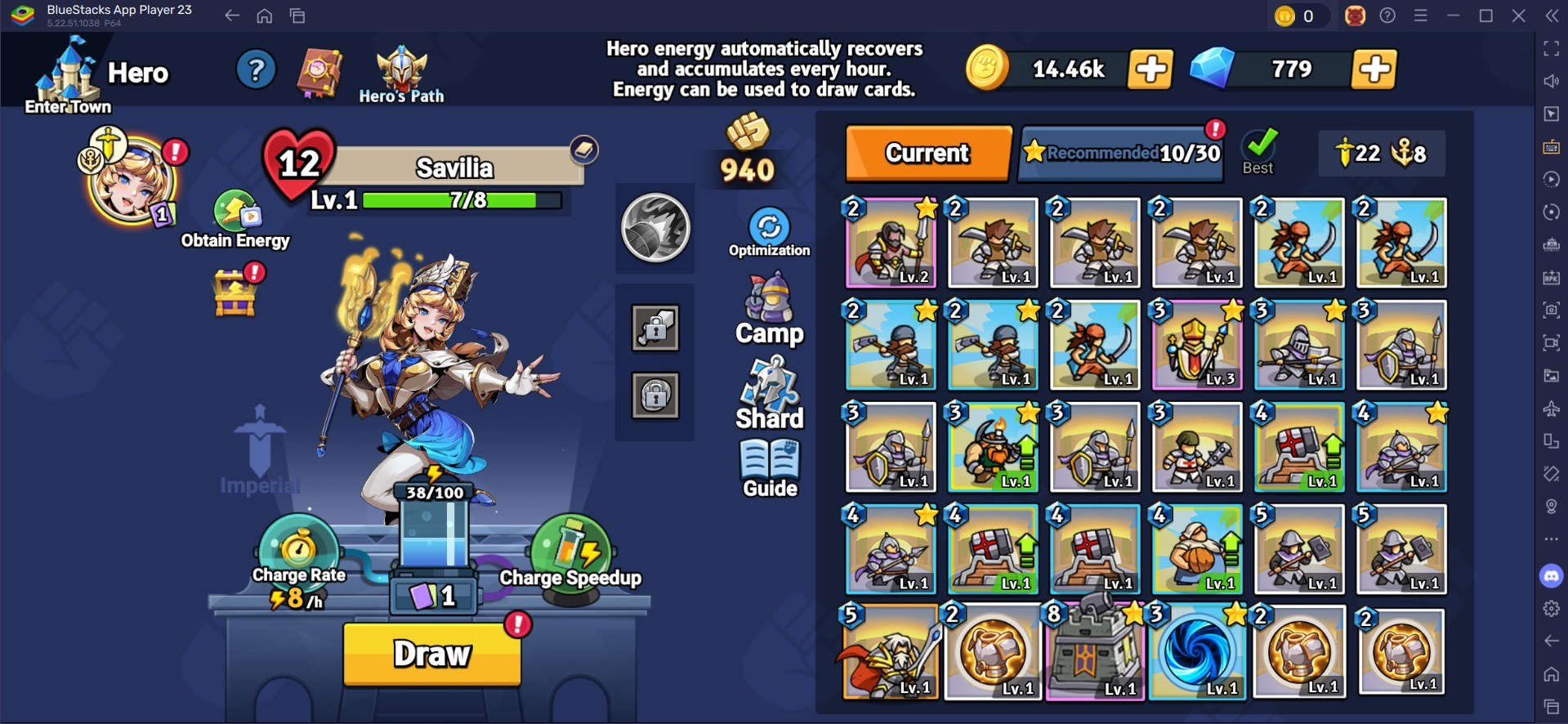Screen dimensions: 1568x724
Task: Open the Camp menu
Action: 769,310
